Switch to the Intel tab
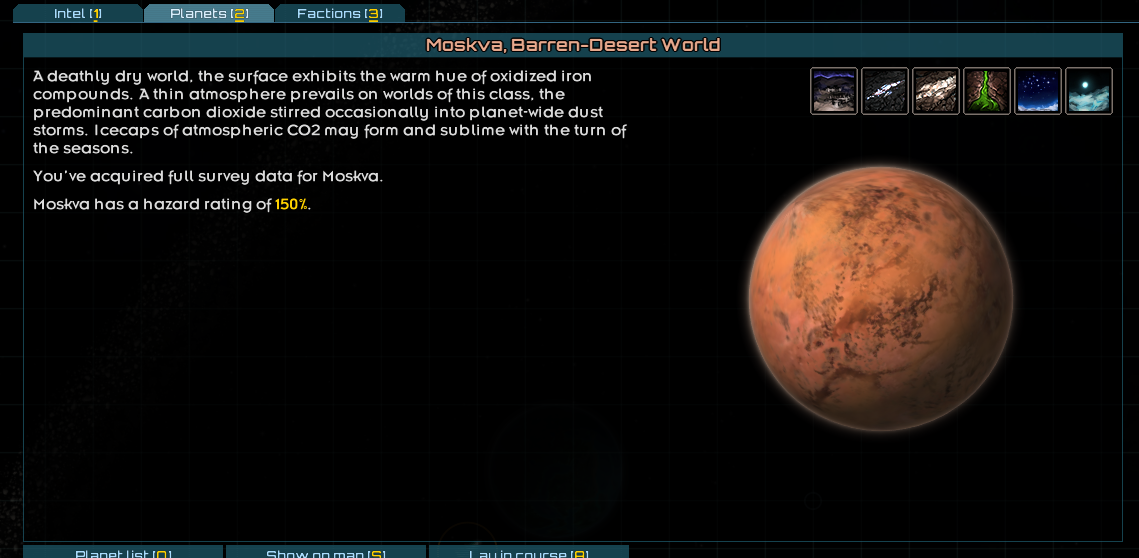This screenshot has height=558, width=1139. pos(78,14)
